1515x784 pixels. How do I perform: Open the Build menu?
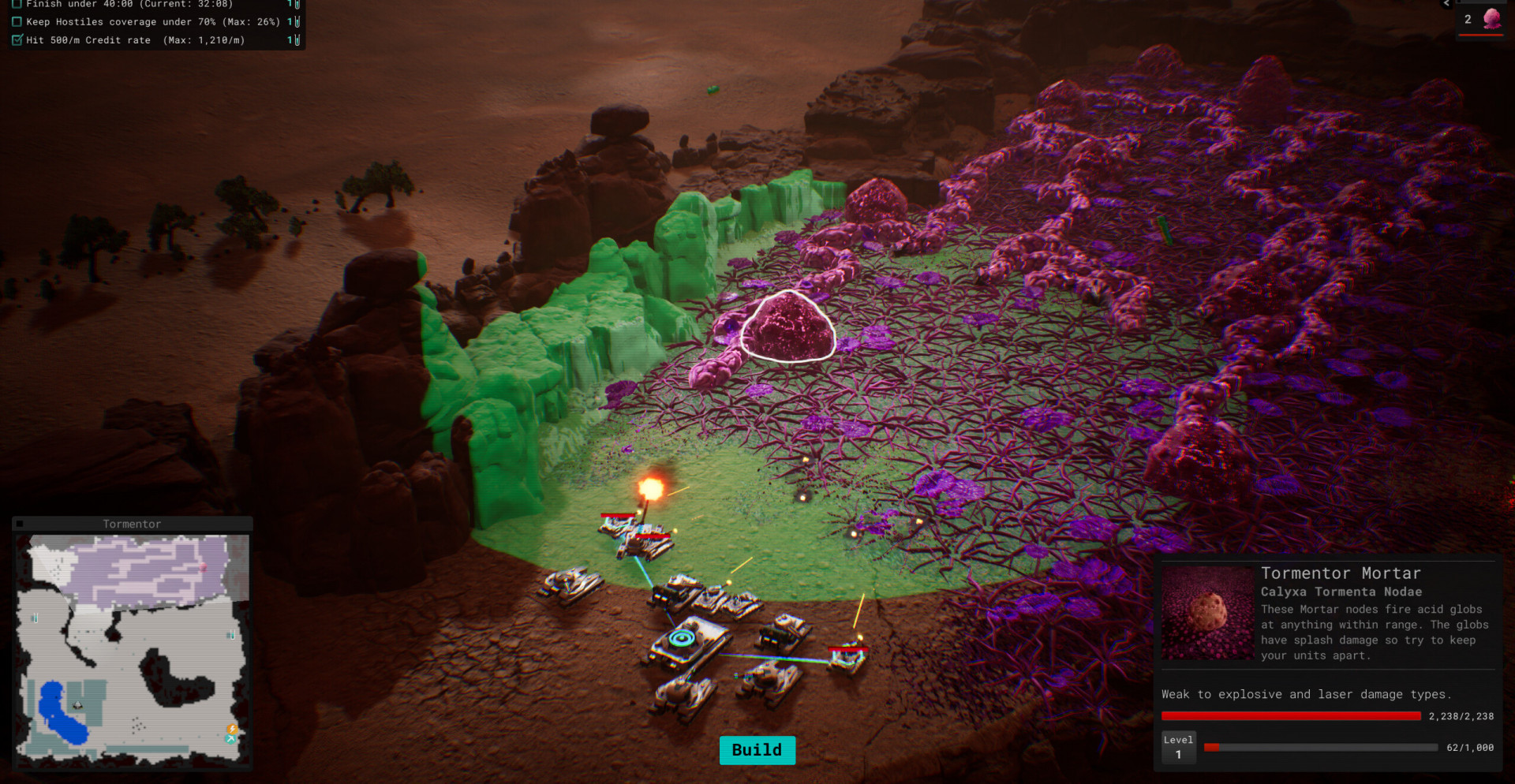757,750
